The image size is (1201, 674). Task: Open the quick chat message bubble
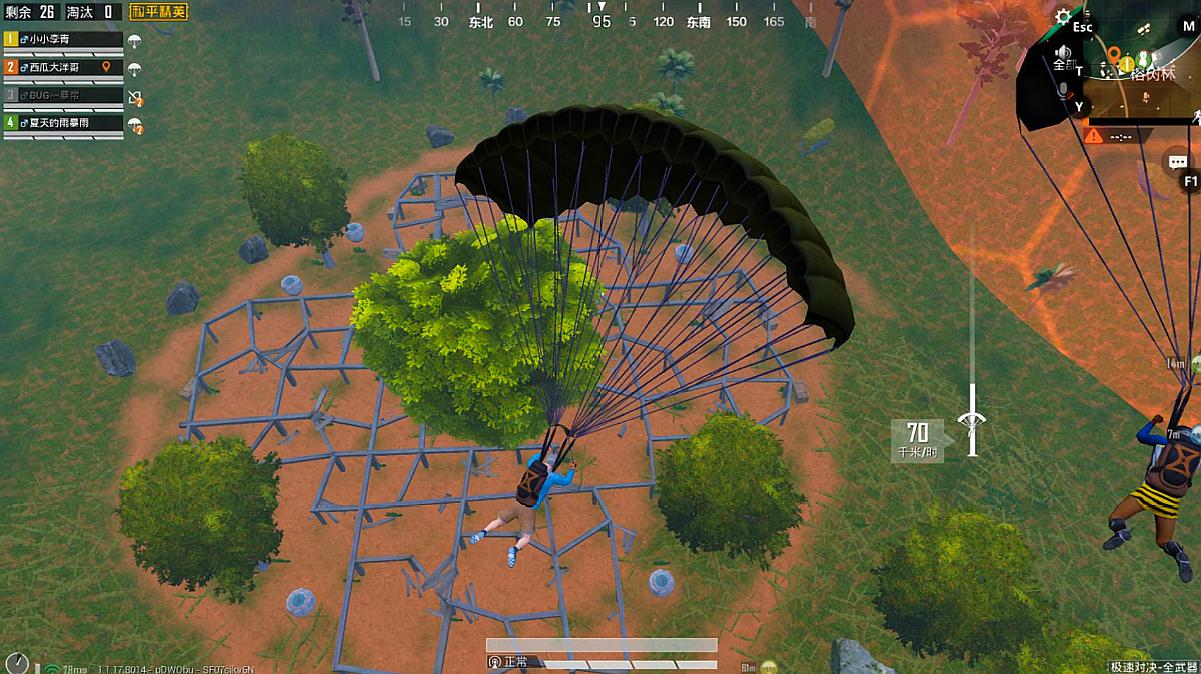pyautogui.click(x=1177, y=161)
